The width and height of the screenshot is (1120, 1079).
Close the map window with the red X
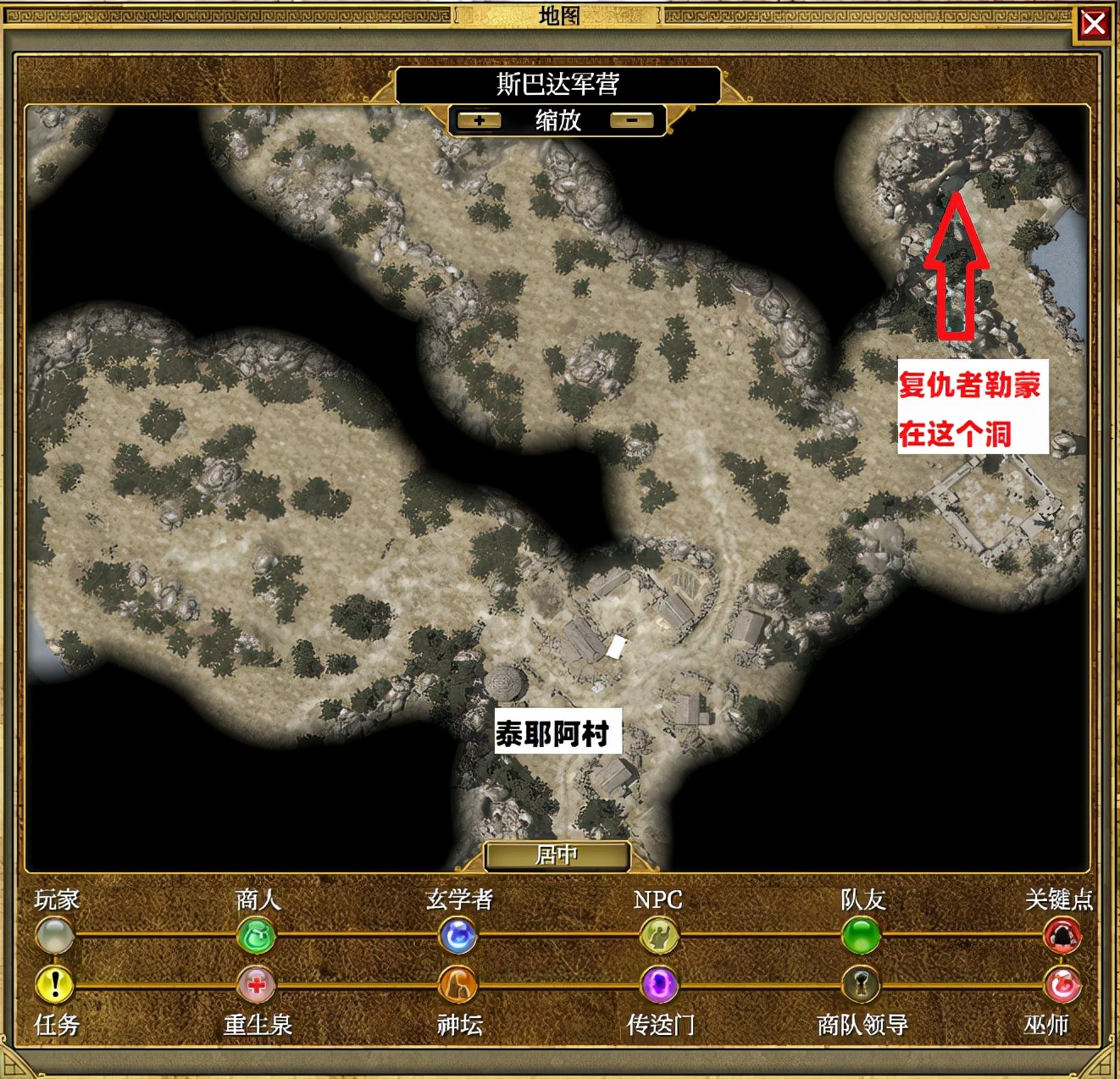1094,24
